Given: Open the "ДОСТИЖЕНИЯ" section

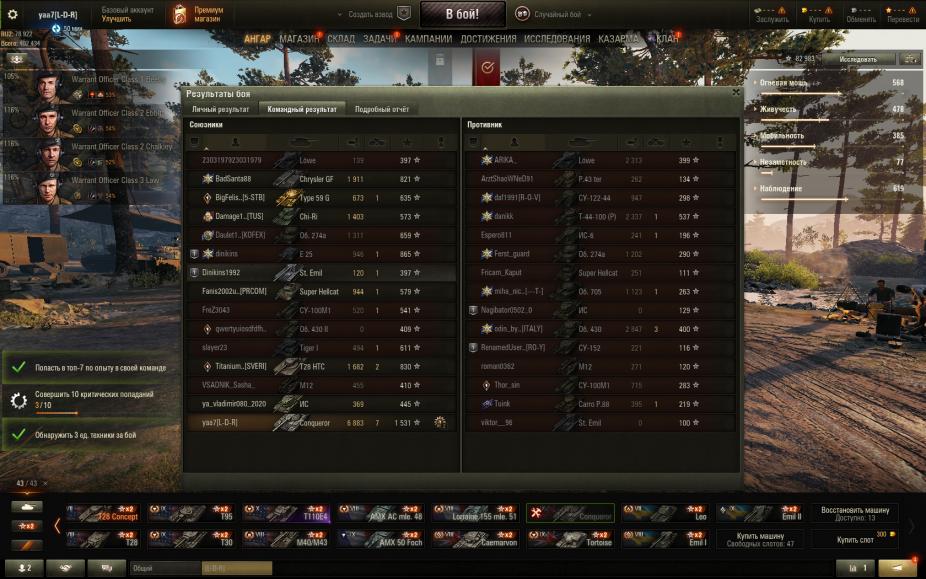Looking at the screenshot, I should click(489, 39).
